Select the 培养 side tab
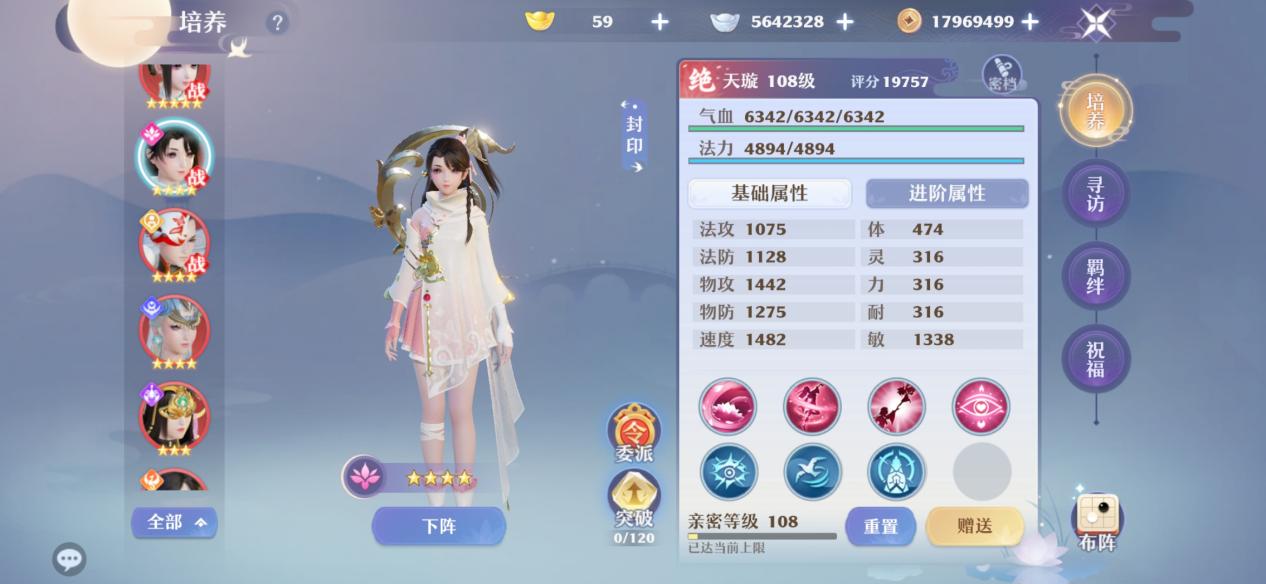The width and height of the screenshot is (1266, 584). pyautogui.click(x=1095, y=110)
